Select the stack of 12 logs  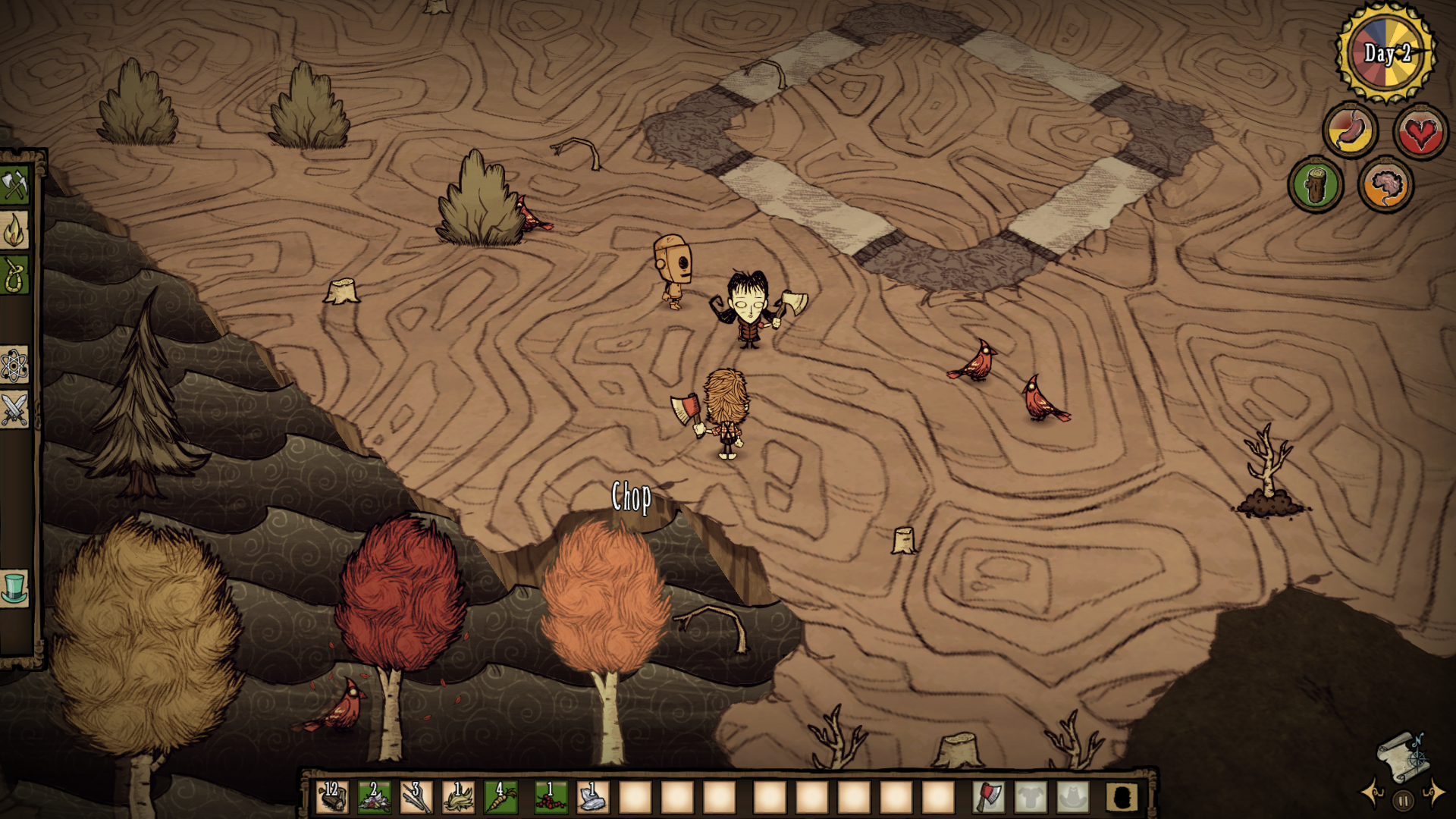332,797
